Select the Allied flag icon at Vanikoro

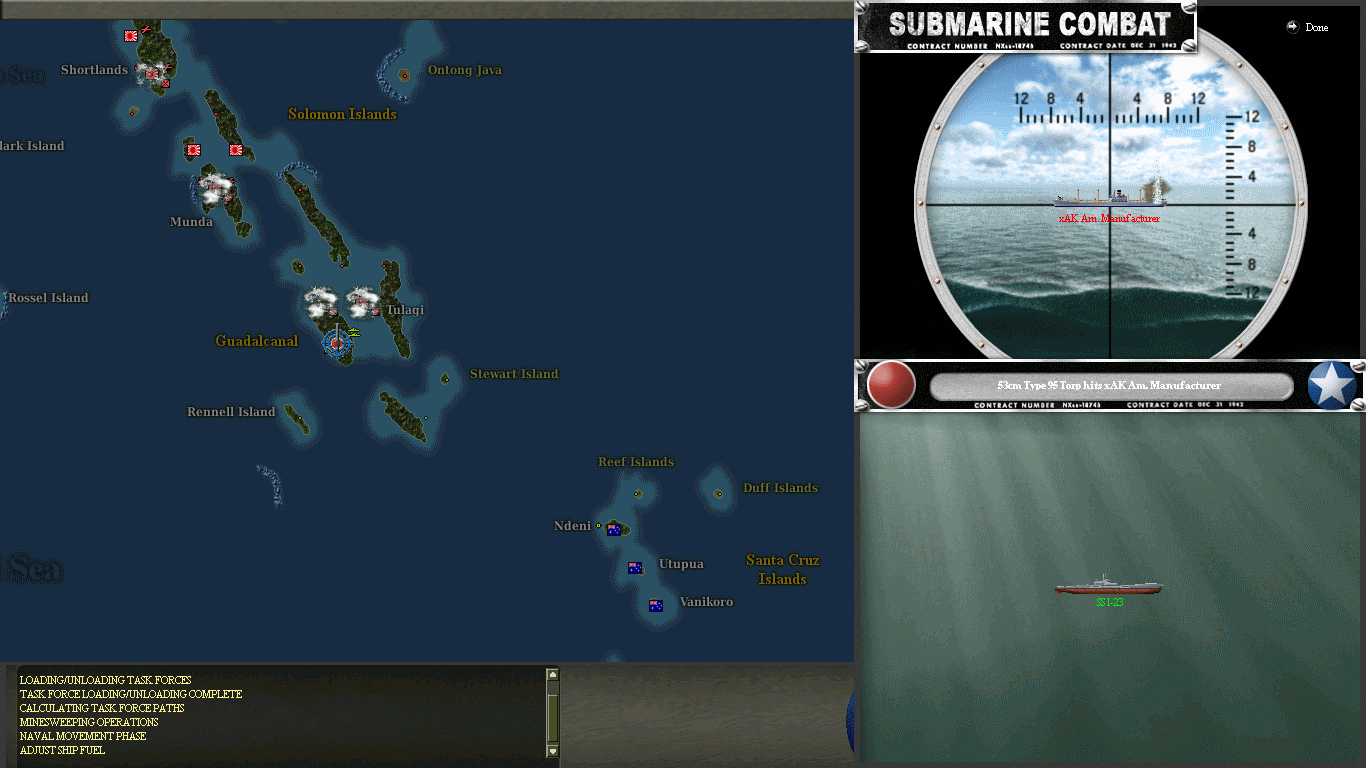tap(655, 606)
